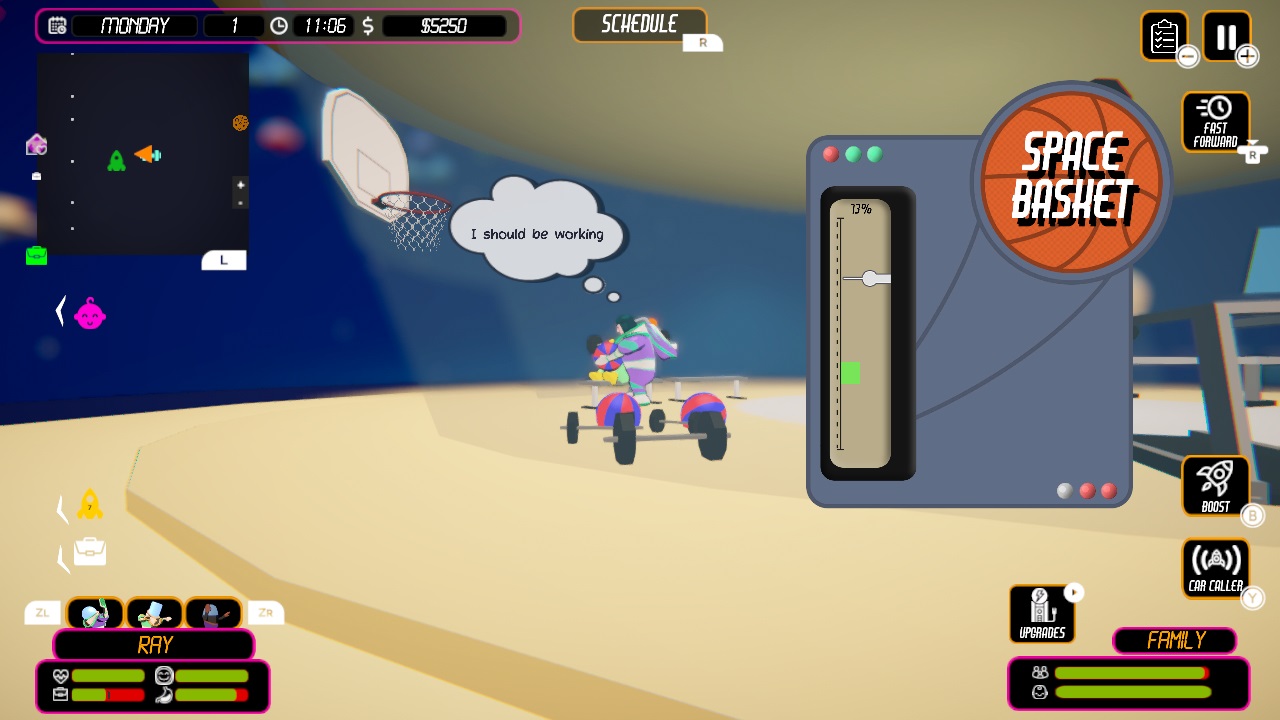Viewport: 1280px width, 720px height.
Task: Click Ray's name banner
Action: (153, 645)
